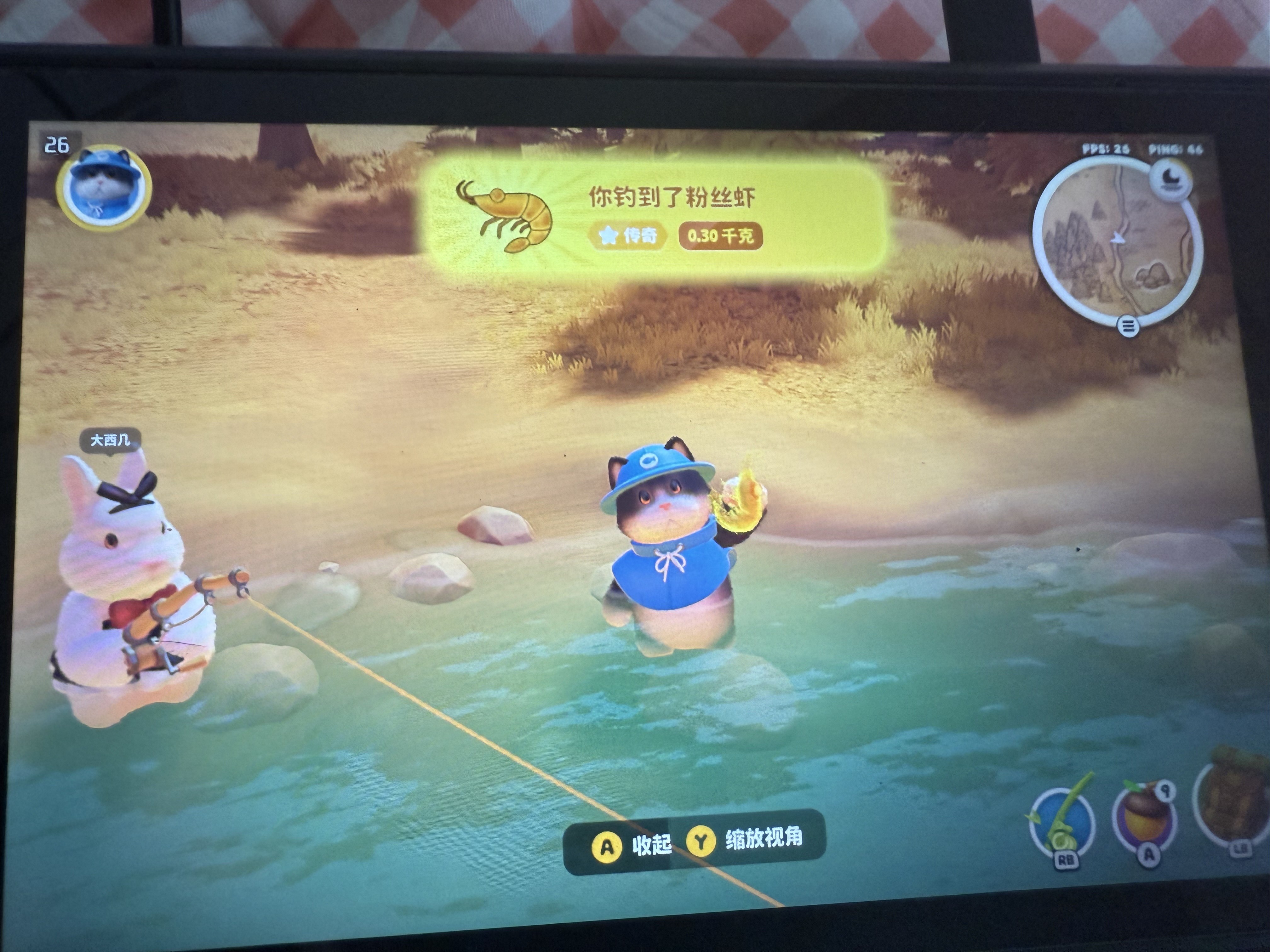Click the three-line menu button below minimap

click(1128, 326)
